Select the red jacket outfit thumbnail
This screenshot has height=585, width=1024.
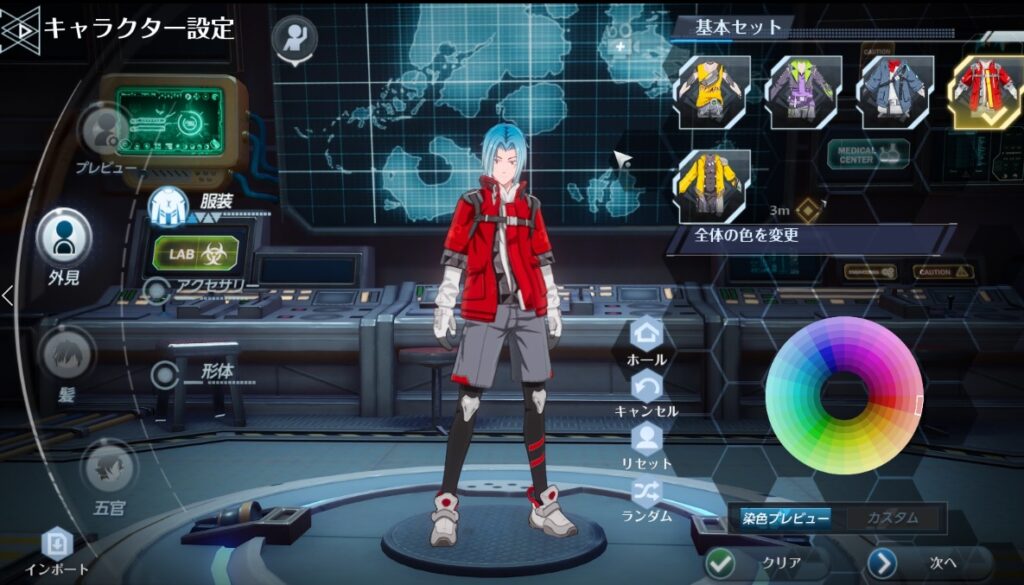click(986, 91)
